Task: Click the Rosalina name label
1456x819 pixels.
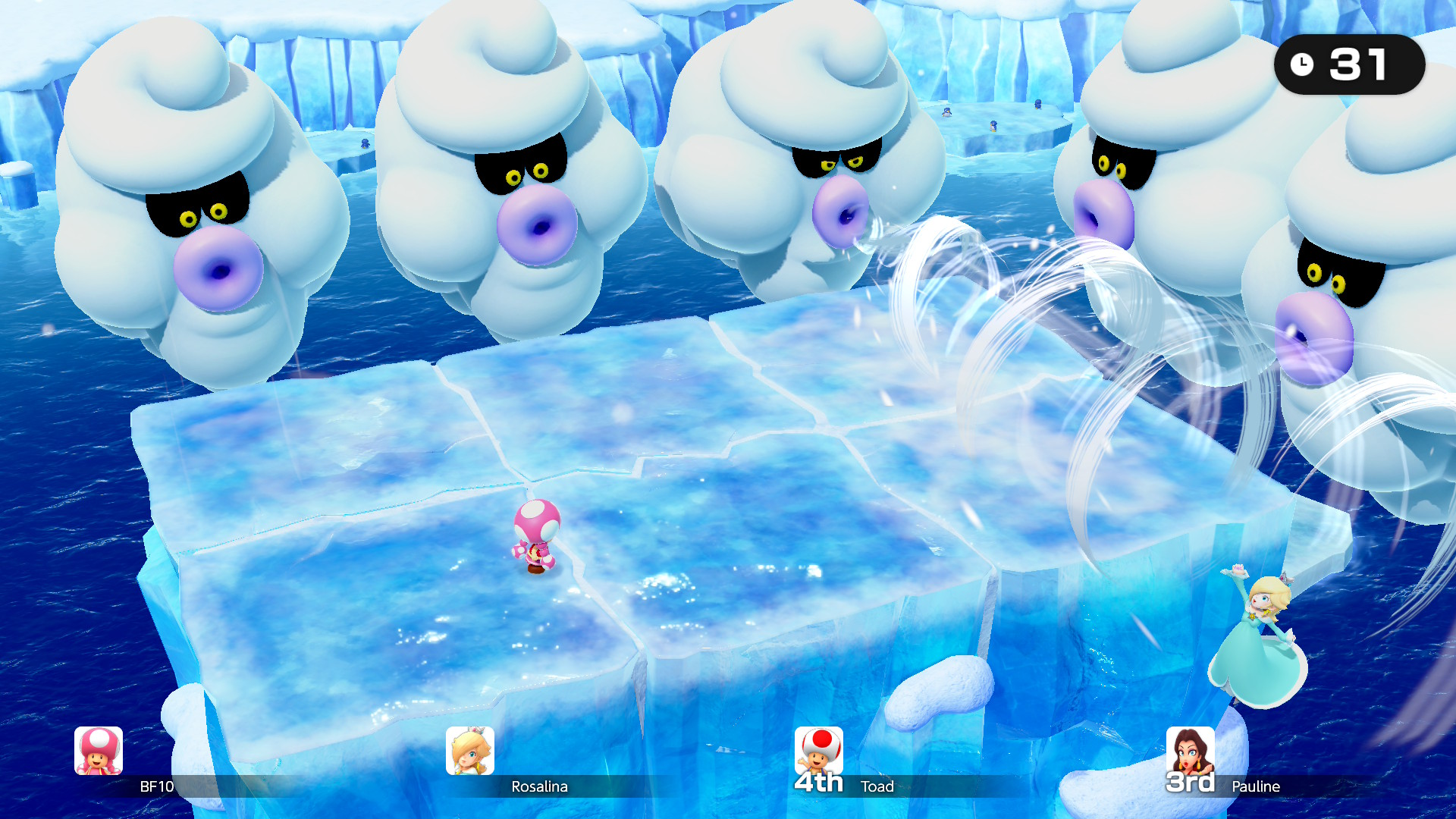Action: (541, 787)
